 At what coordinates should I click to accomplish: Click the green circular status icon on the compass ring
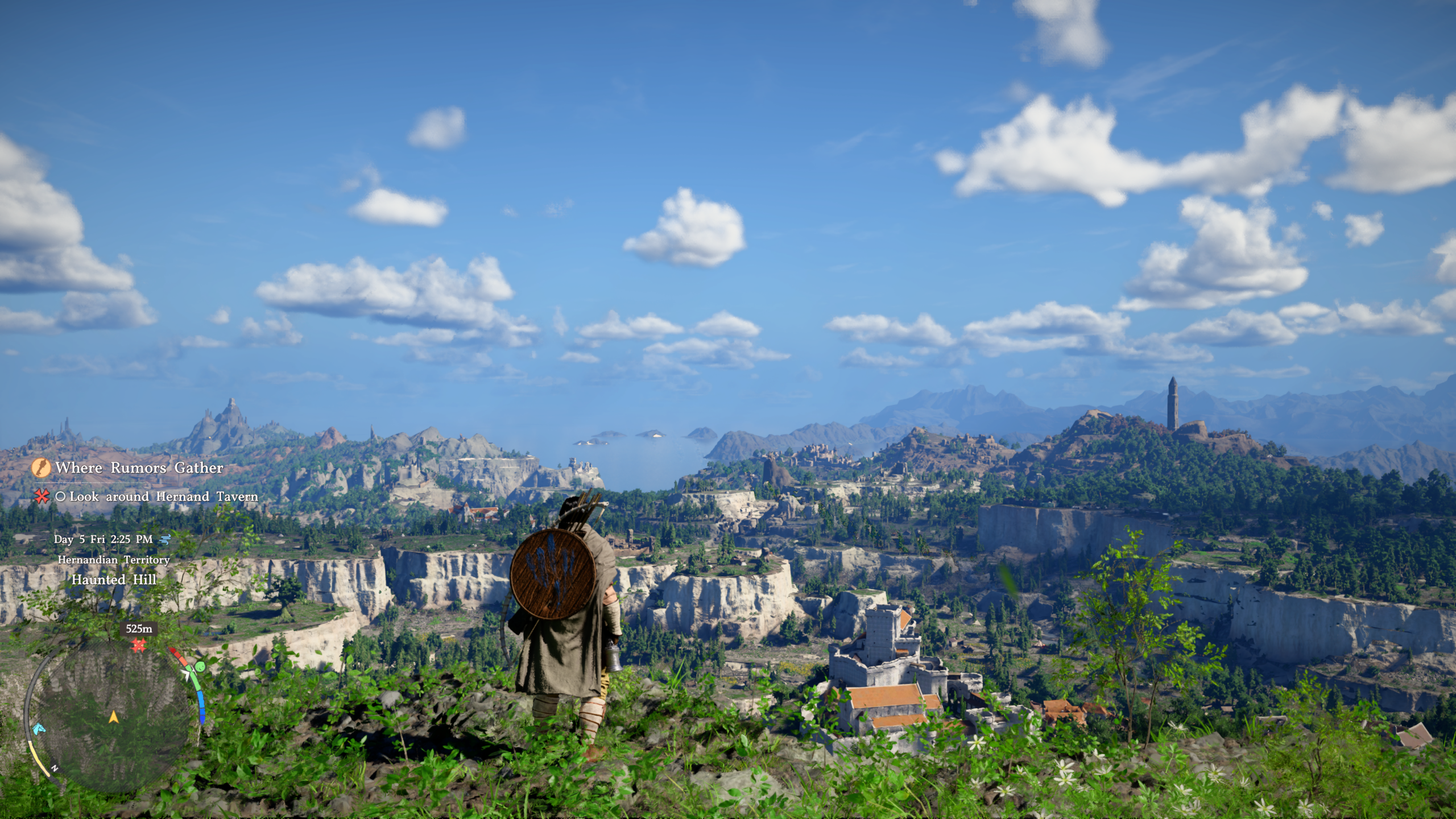[x=200, y=667]
